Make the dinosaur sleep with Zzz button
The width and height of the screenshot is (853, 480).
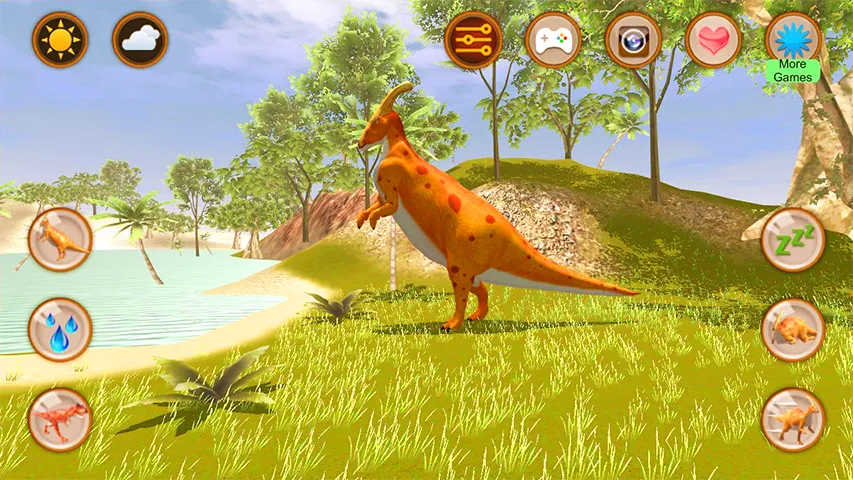tap(793, 239)
